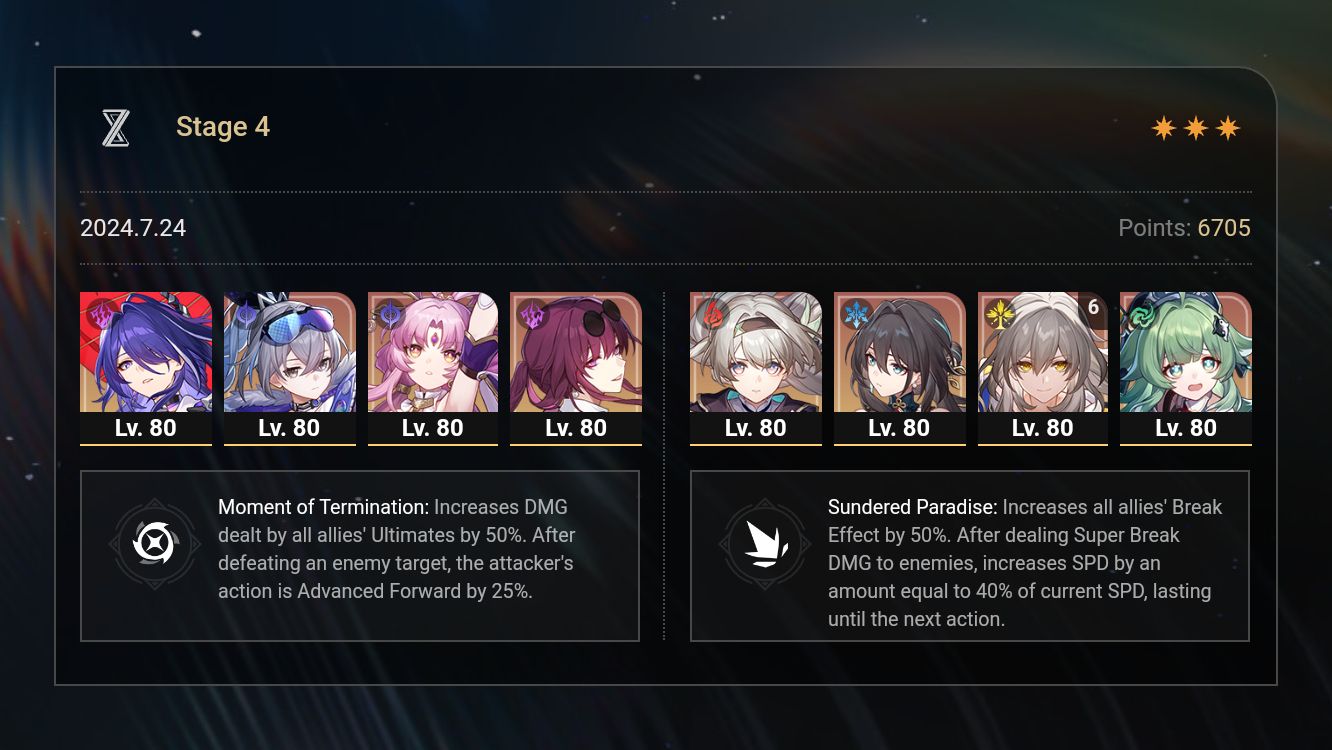Click the Stage 4 heading

(x=222, y=126)
